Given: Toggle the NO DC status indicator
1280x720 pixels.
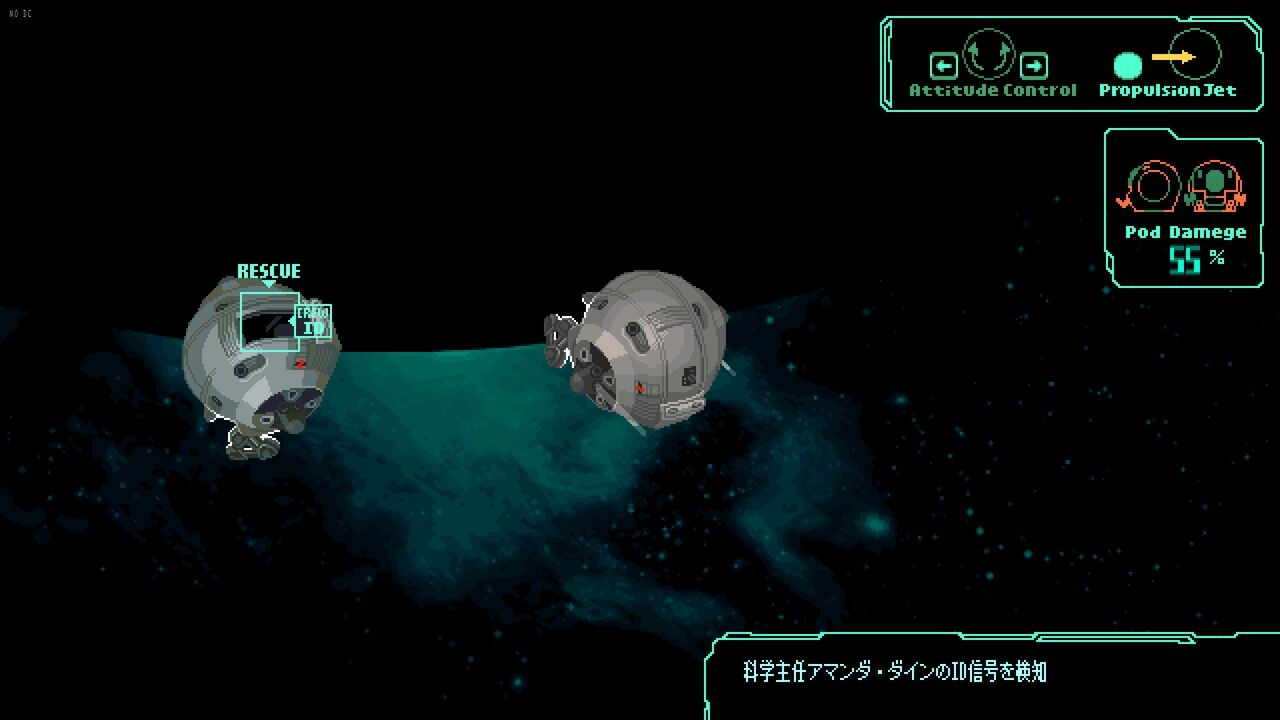Looking at the screenshot, I should point(22,14).
